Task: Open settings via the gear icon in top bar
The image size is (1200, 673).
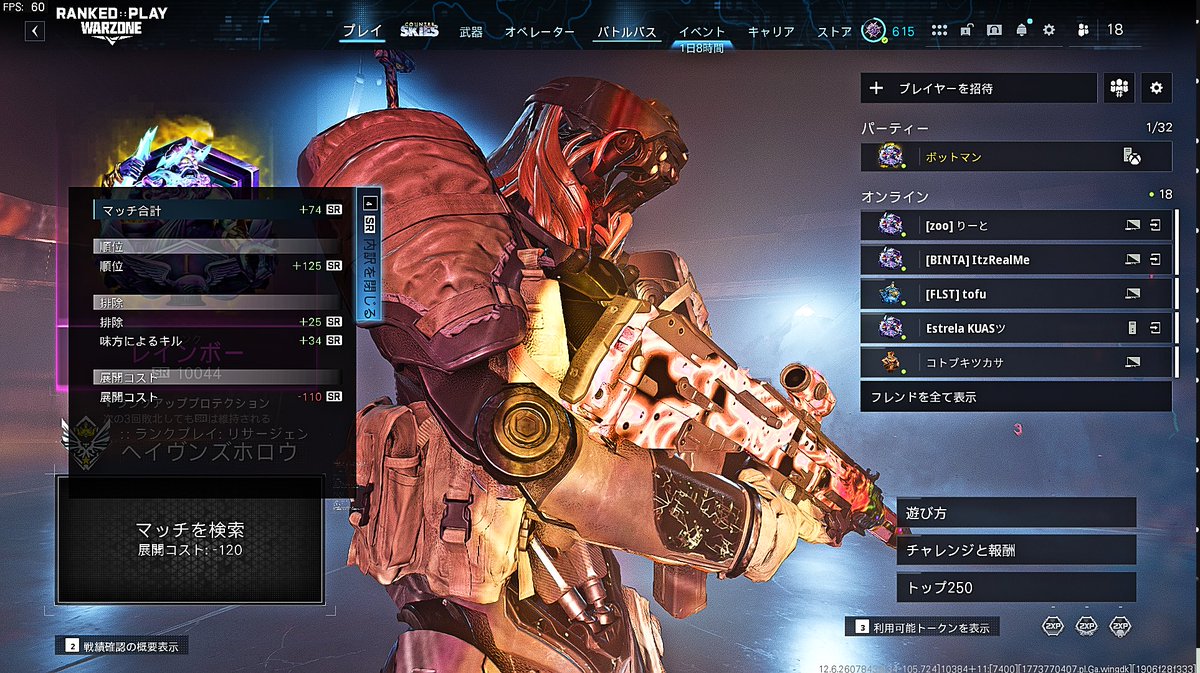Action: [1049, 30]
